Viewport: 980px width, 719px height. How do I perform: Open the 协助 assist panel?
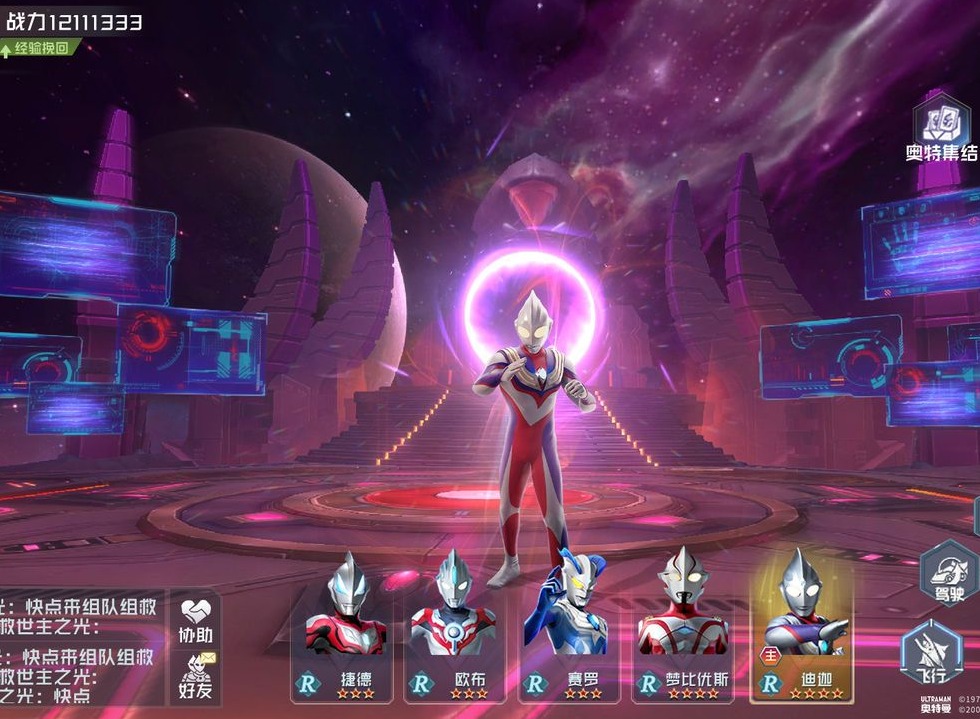(x=196, y=620)
